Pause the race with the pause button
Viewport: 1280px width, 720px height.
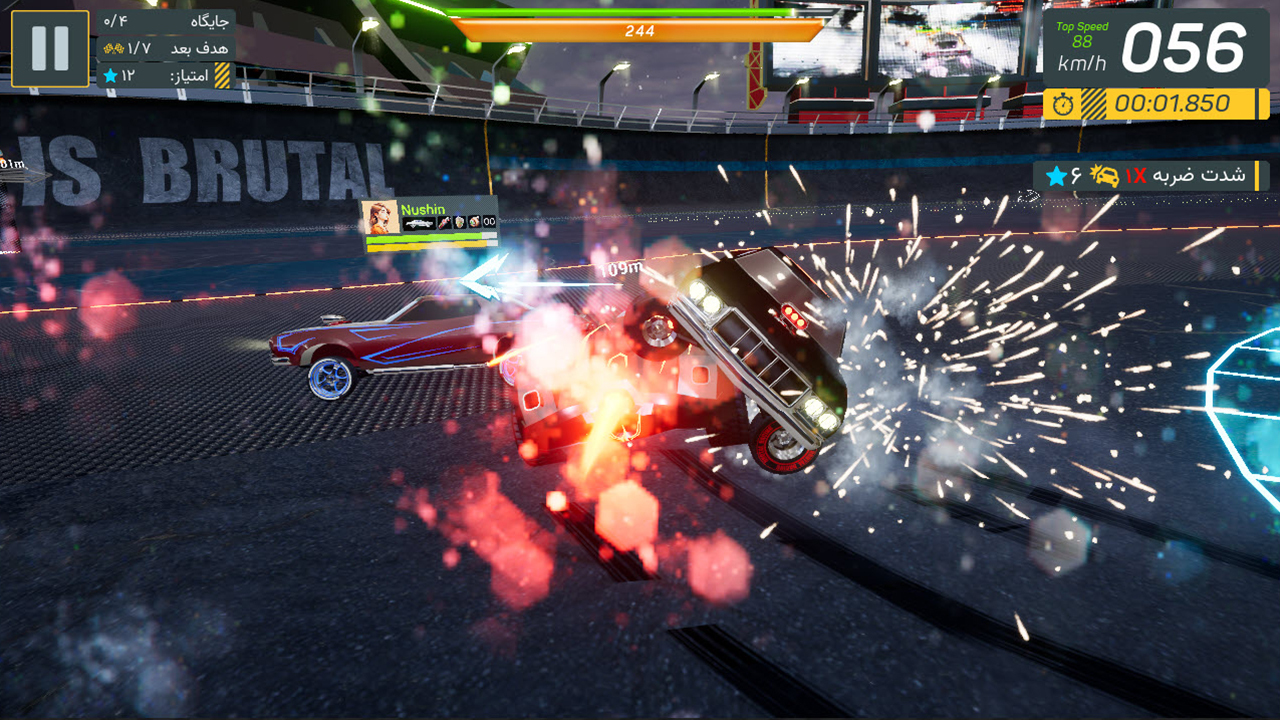tap(50, 48)
